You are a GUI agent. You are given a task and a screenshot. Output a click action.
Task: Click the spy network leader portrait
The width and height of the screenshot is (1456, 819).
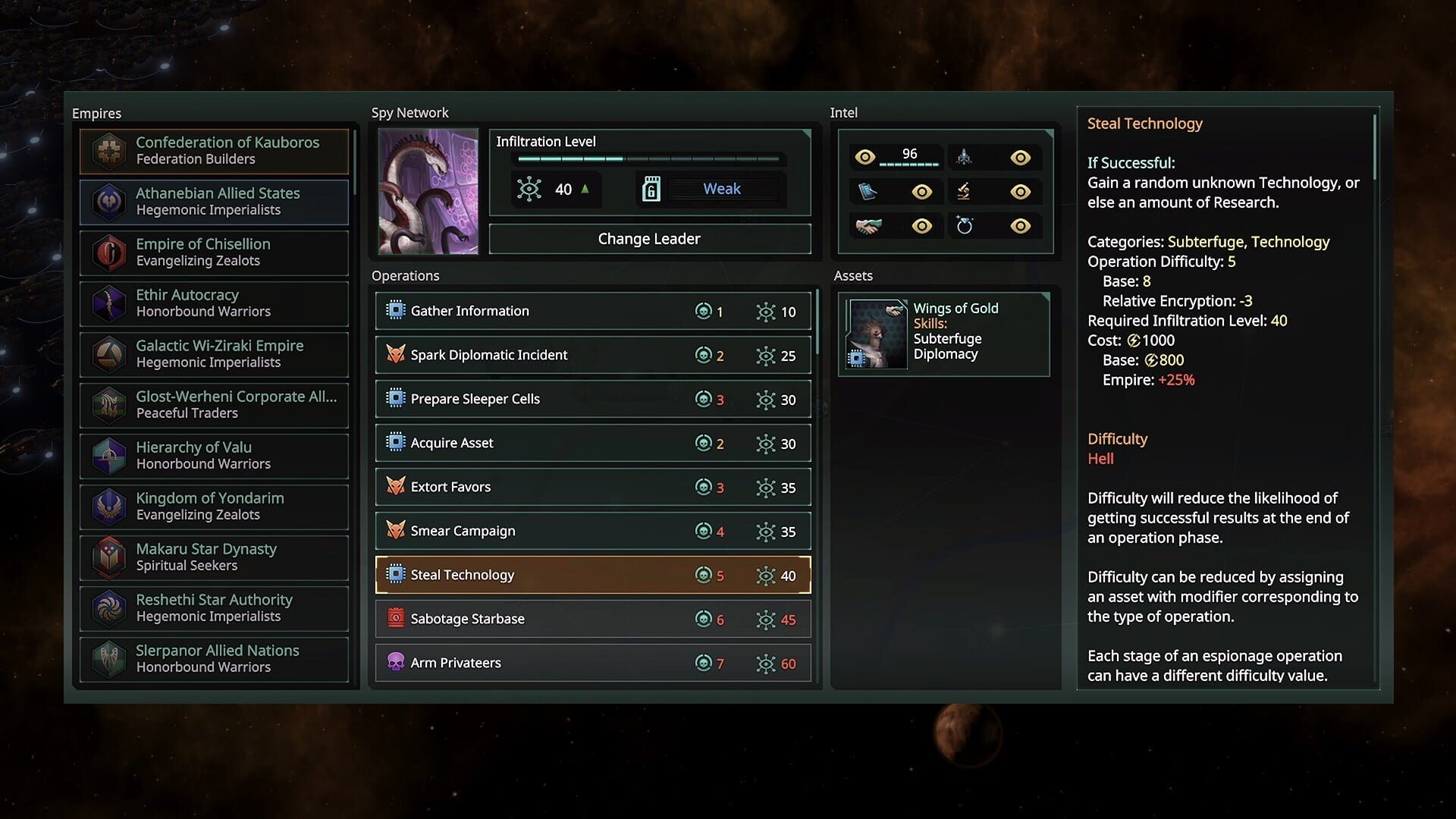click(428, 191)
